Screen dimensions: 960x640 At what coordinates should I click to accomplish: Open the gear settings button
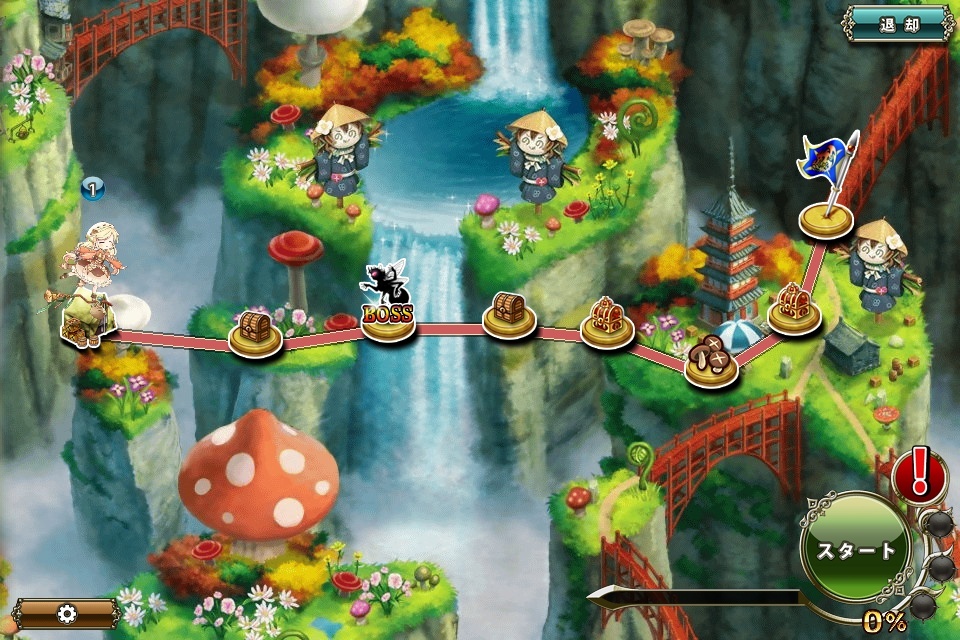tap(66, 613)
